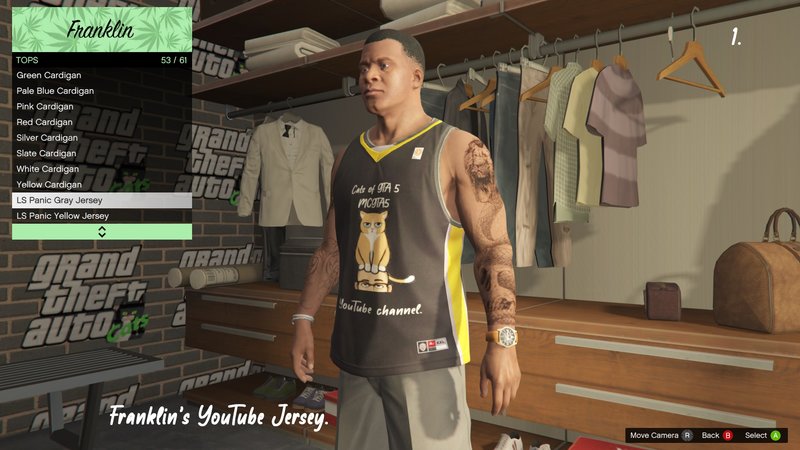
Task: Select the LS Panic Gray Jersey
Action: tap(101, 200)
